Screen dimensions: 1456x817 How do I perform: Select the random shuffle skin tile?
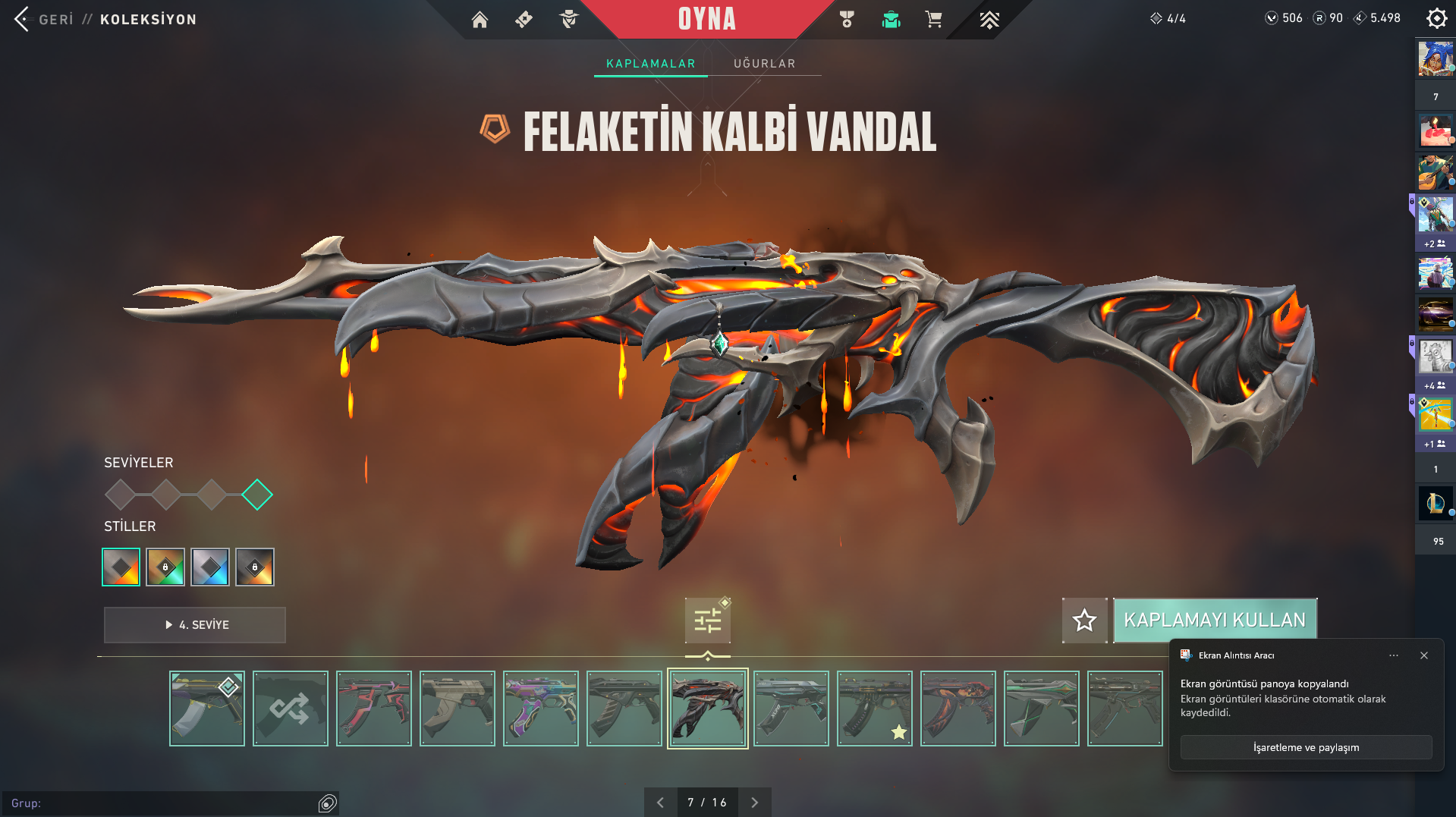(x=291, y=709)
